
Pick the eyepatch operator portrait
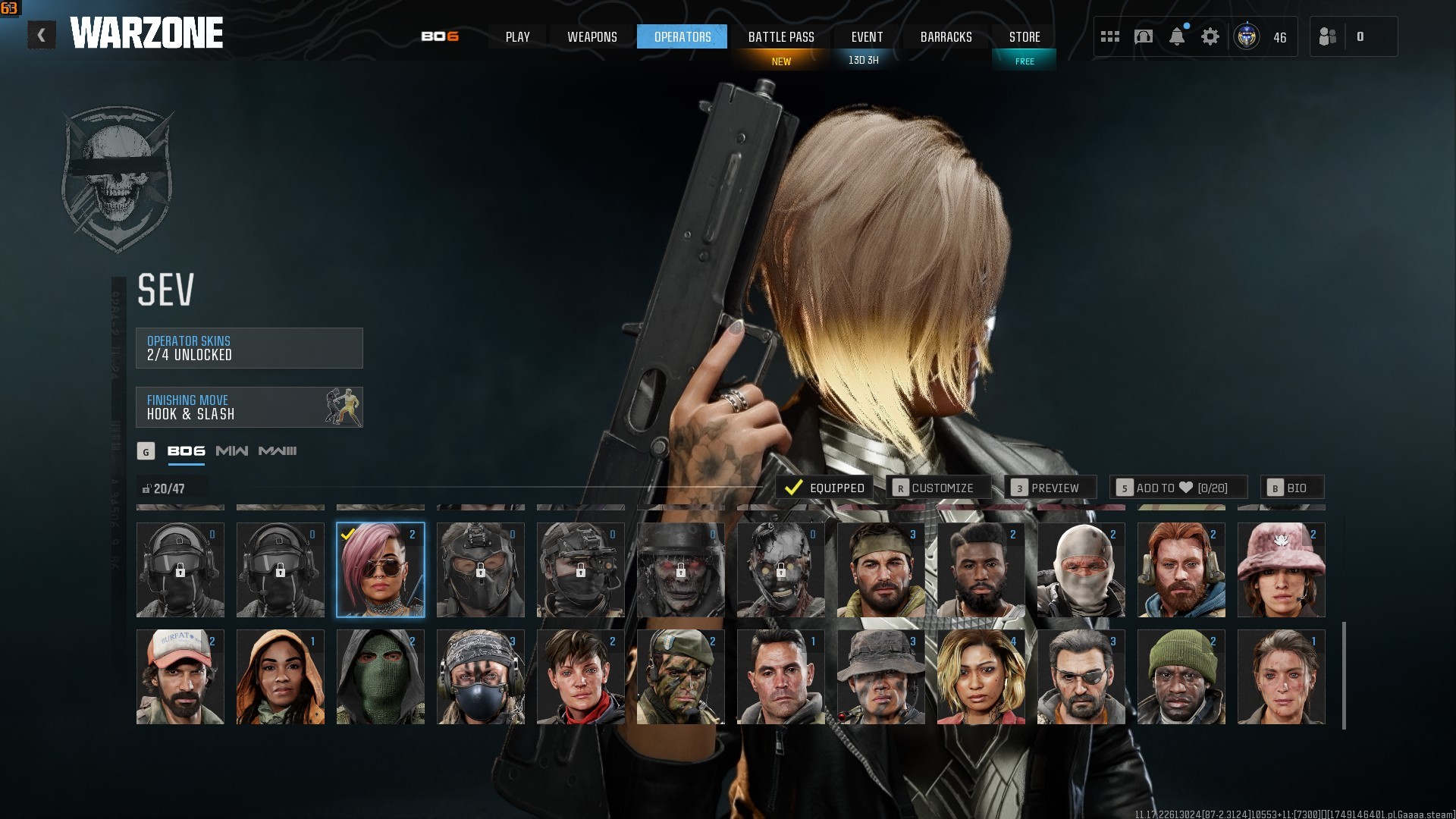tap(1081, 677)
